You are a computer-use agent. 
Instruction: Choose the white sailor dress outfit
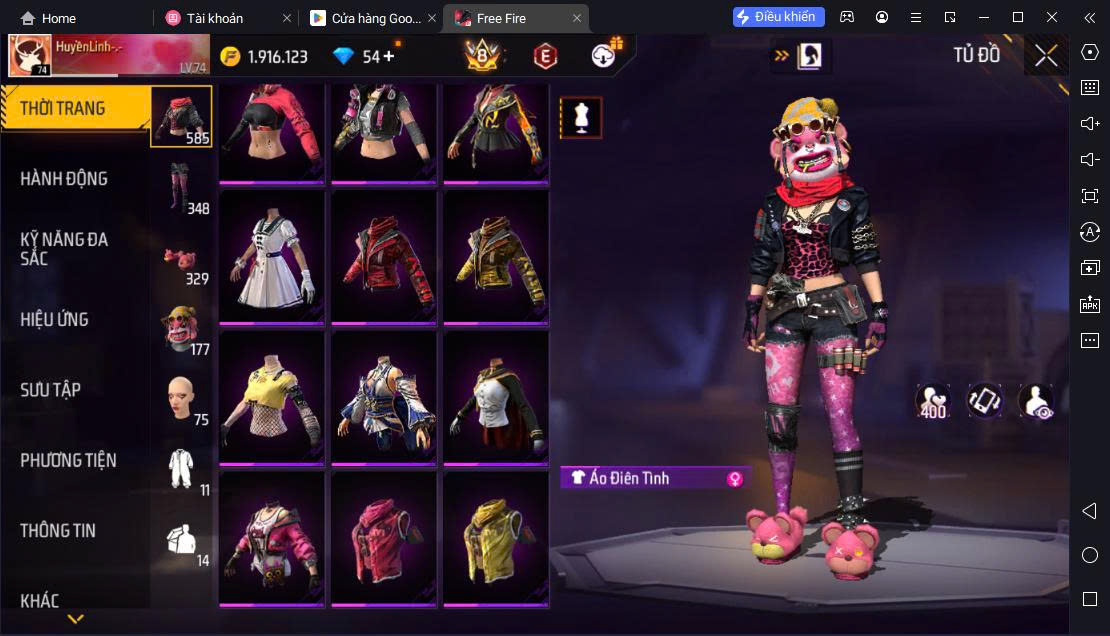(272, 256)
